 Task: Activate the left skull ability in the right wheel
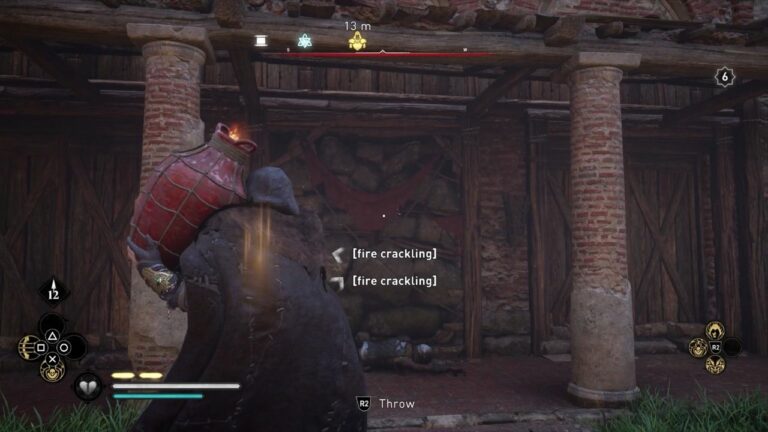click(696, 348)
